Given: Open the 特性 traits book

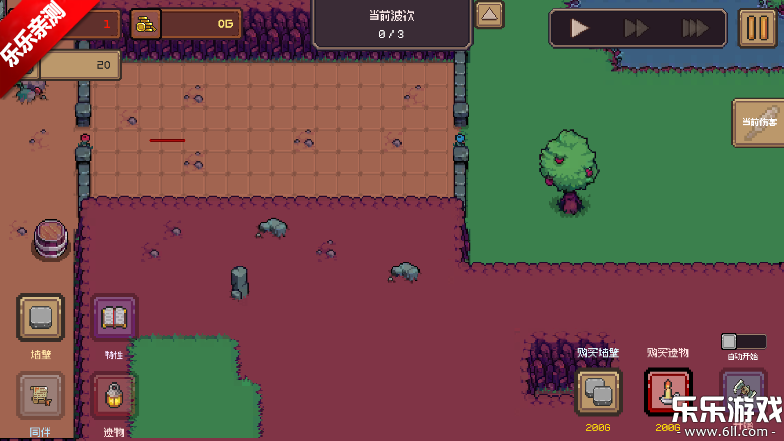Looking at the screenshot, I should click(114, 319).
